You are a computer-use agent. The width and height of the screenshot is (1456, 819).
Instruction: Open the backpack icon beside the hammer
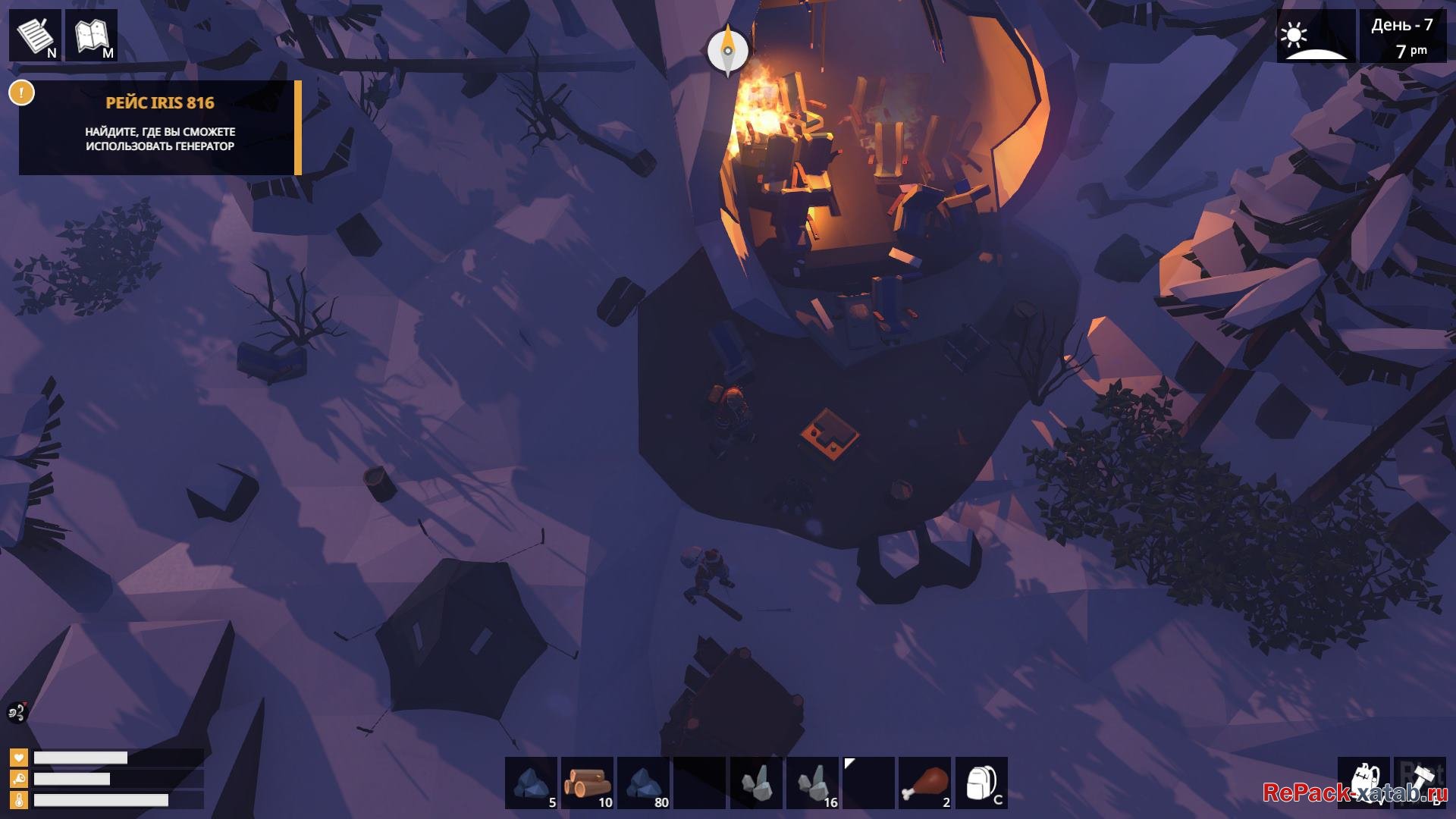tap(1363, 783)
